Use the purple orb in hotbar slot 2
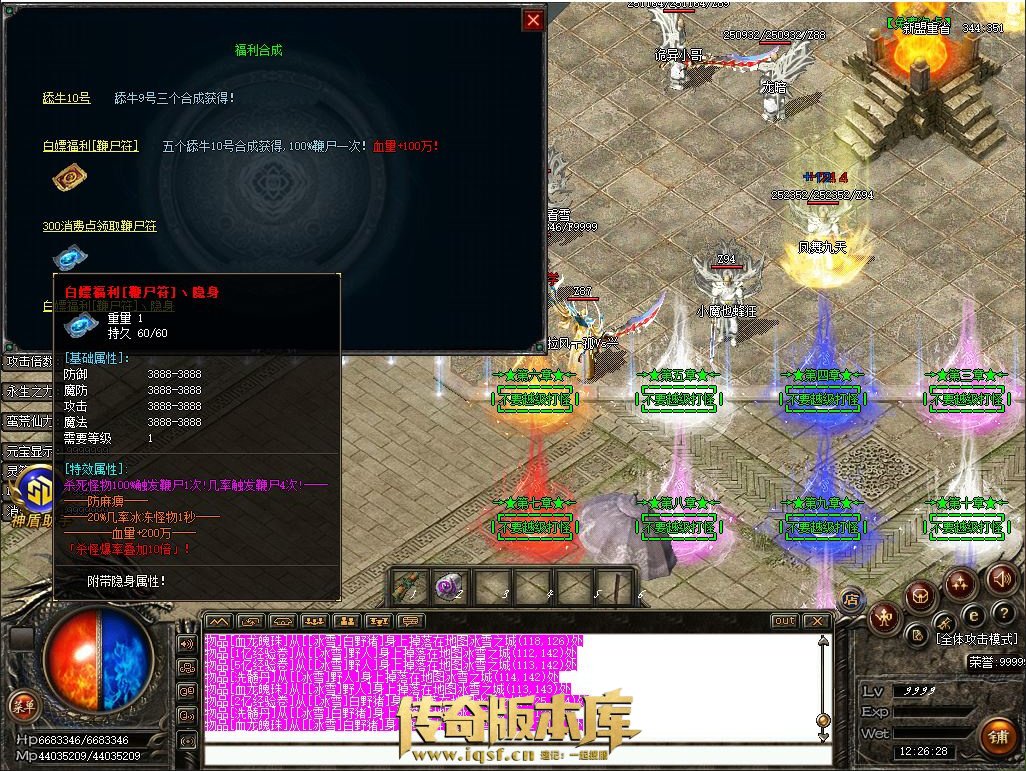This screenshot has height=771, width=1026. pyautogui.click(x=449, y=585)
